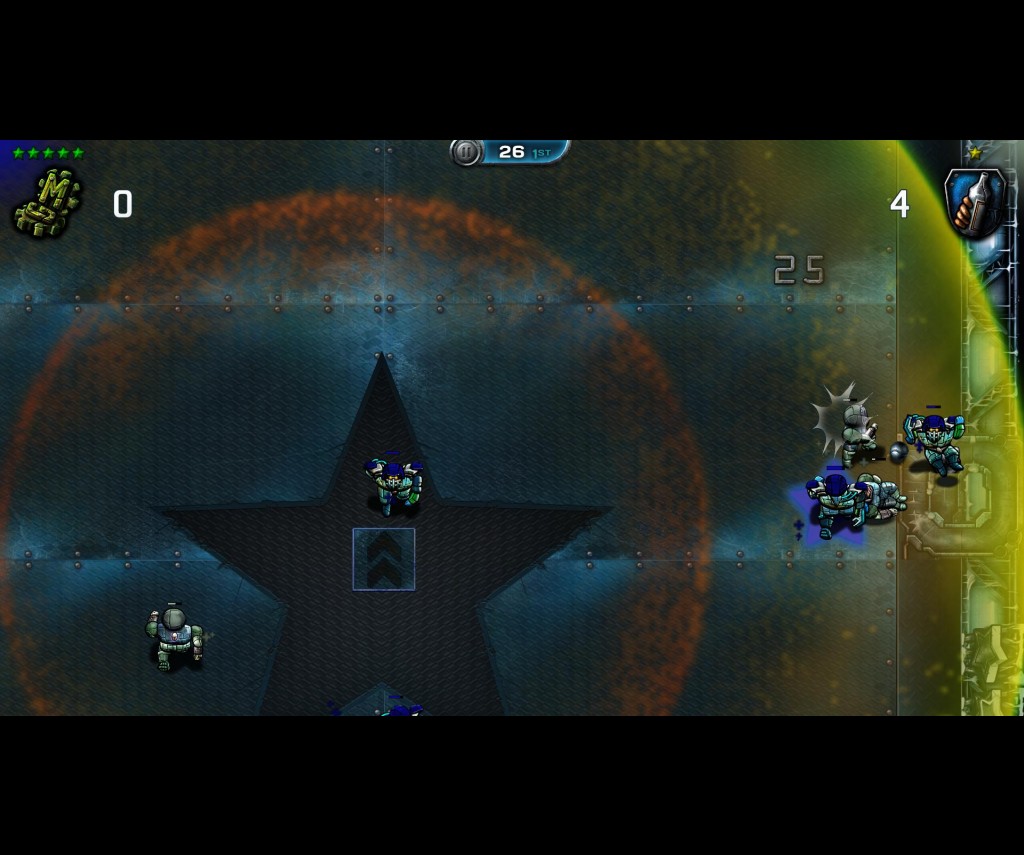
Task: Click the green M team emblem
Action: [46, 203]
